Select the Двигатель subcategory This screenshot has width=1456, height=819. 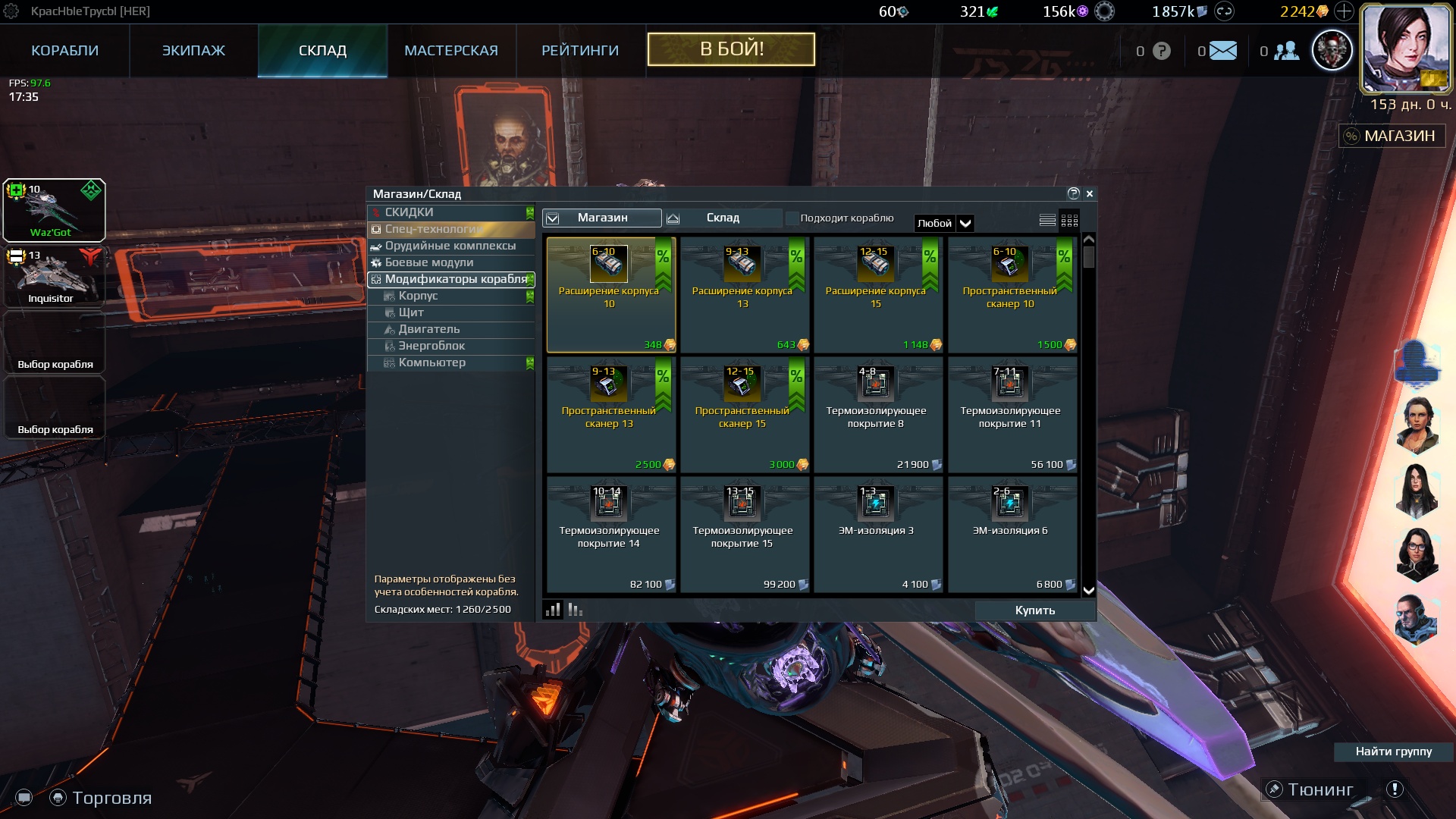tap(429, 329)
